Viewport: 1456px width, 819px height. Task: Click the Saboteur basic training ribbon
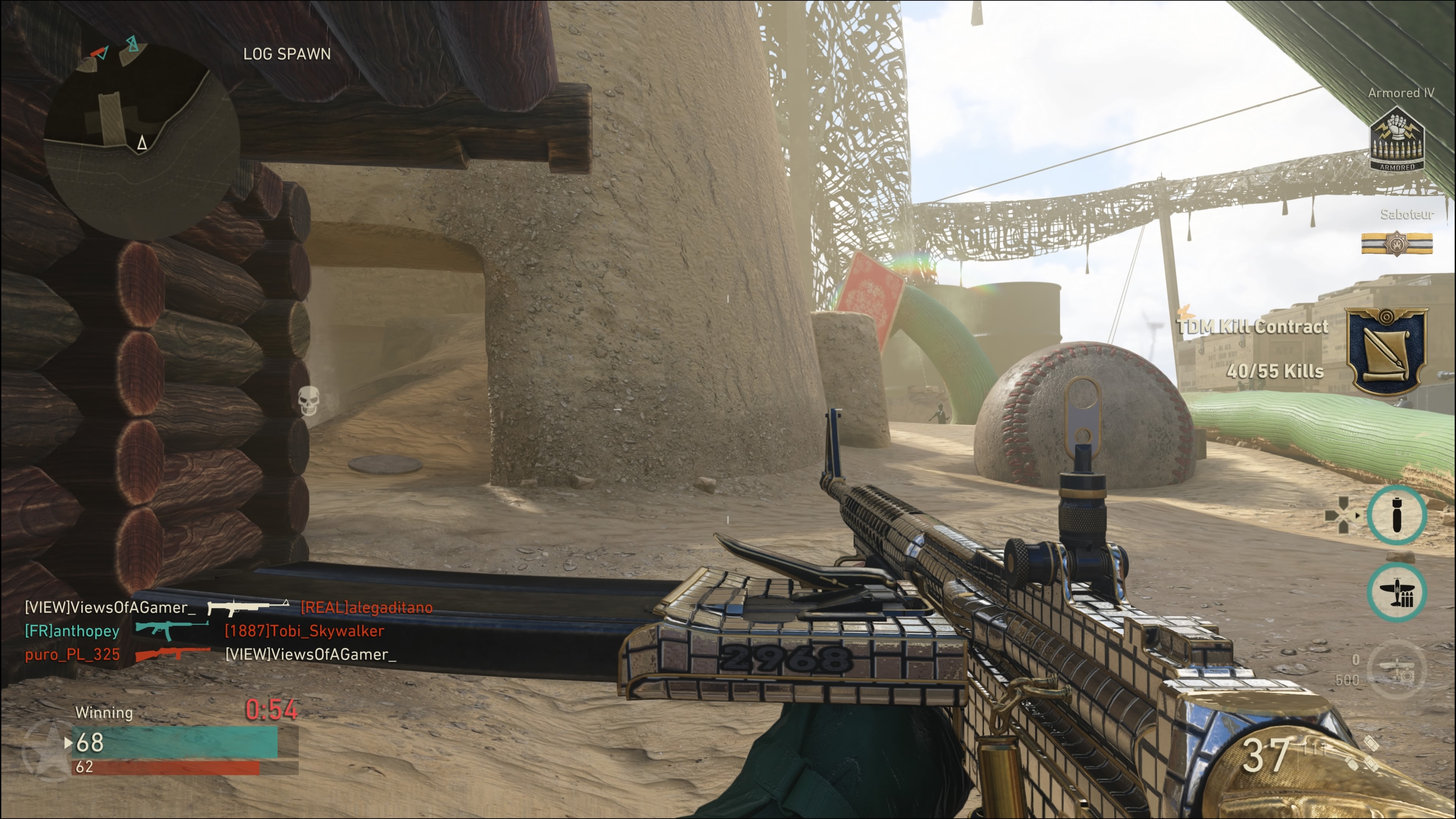pos(1396,244)
